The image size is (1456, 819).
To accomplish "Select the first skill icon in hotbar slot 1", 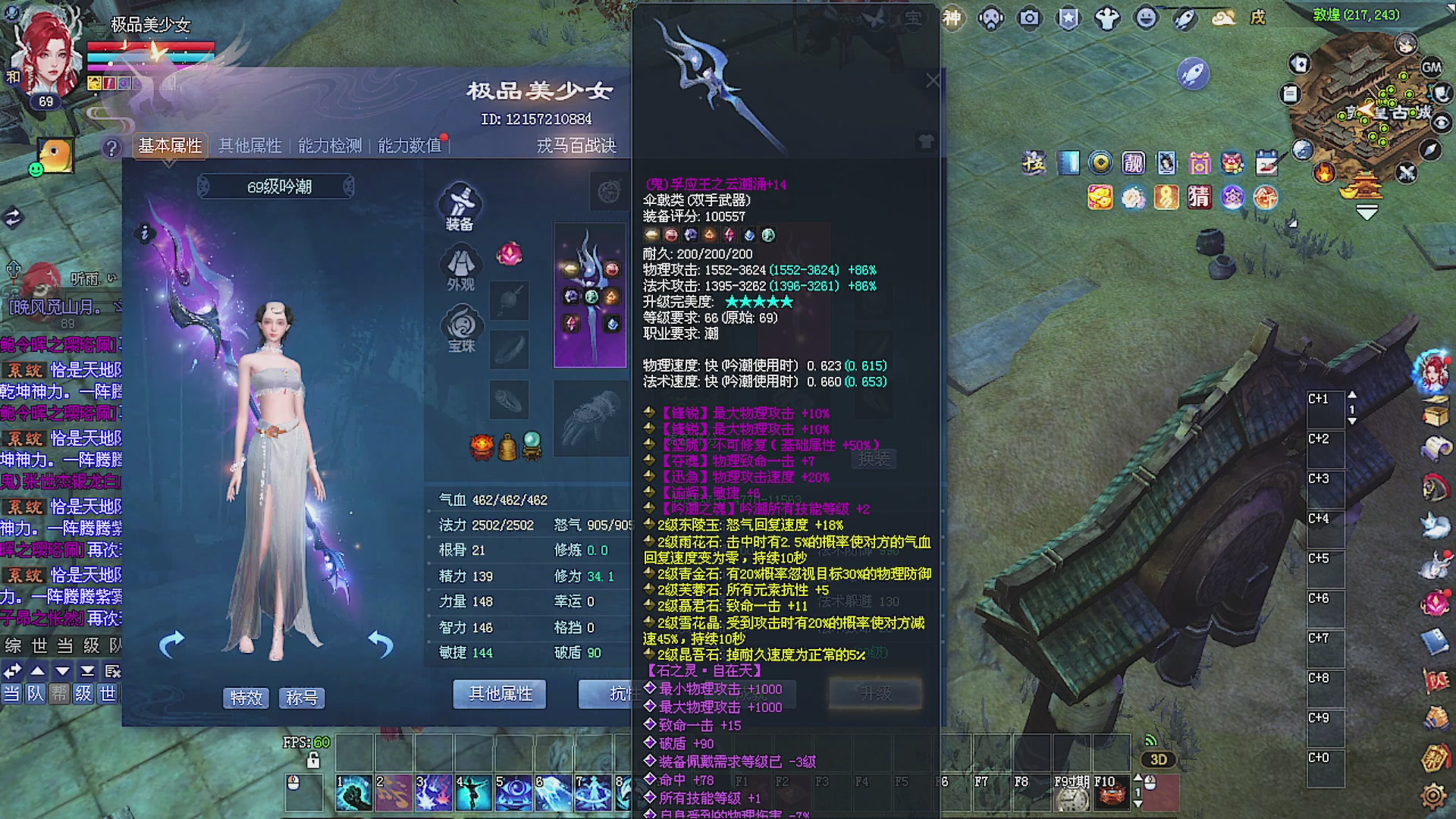I will click(353, 791).
